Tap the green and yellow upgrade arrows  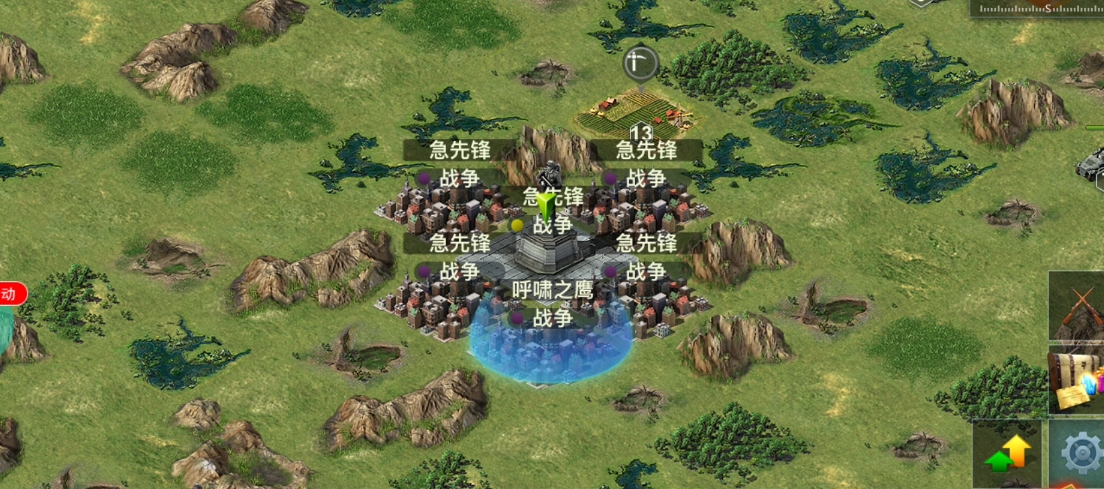pos(1007,455)
